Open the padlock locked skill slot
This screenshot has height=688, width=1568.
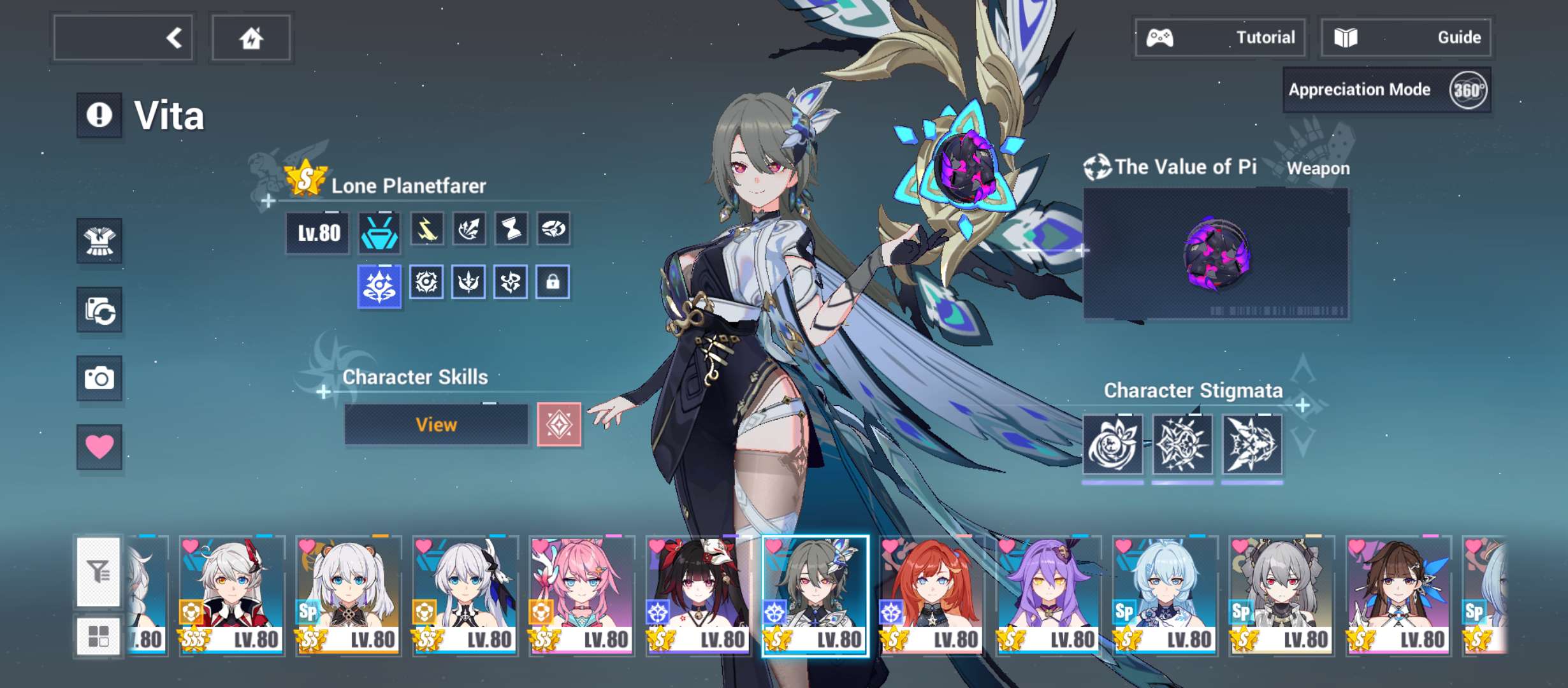[553, 282]
